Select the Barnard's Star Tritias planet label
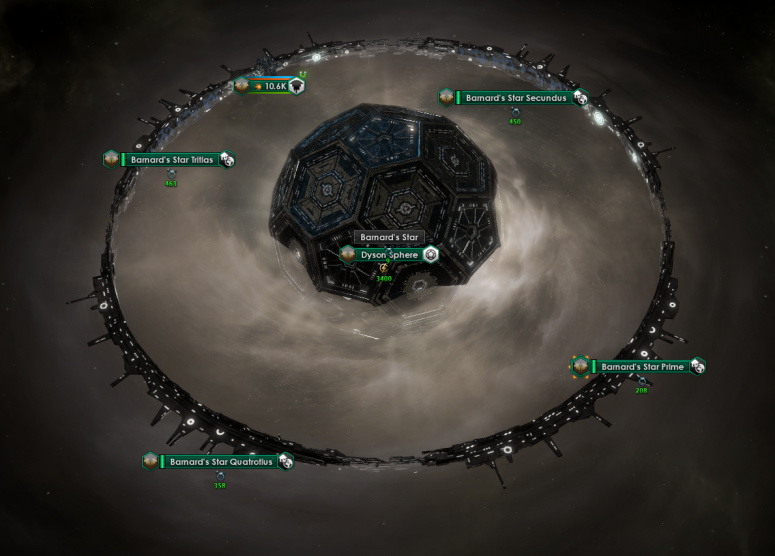 point(171,160)
